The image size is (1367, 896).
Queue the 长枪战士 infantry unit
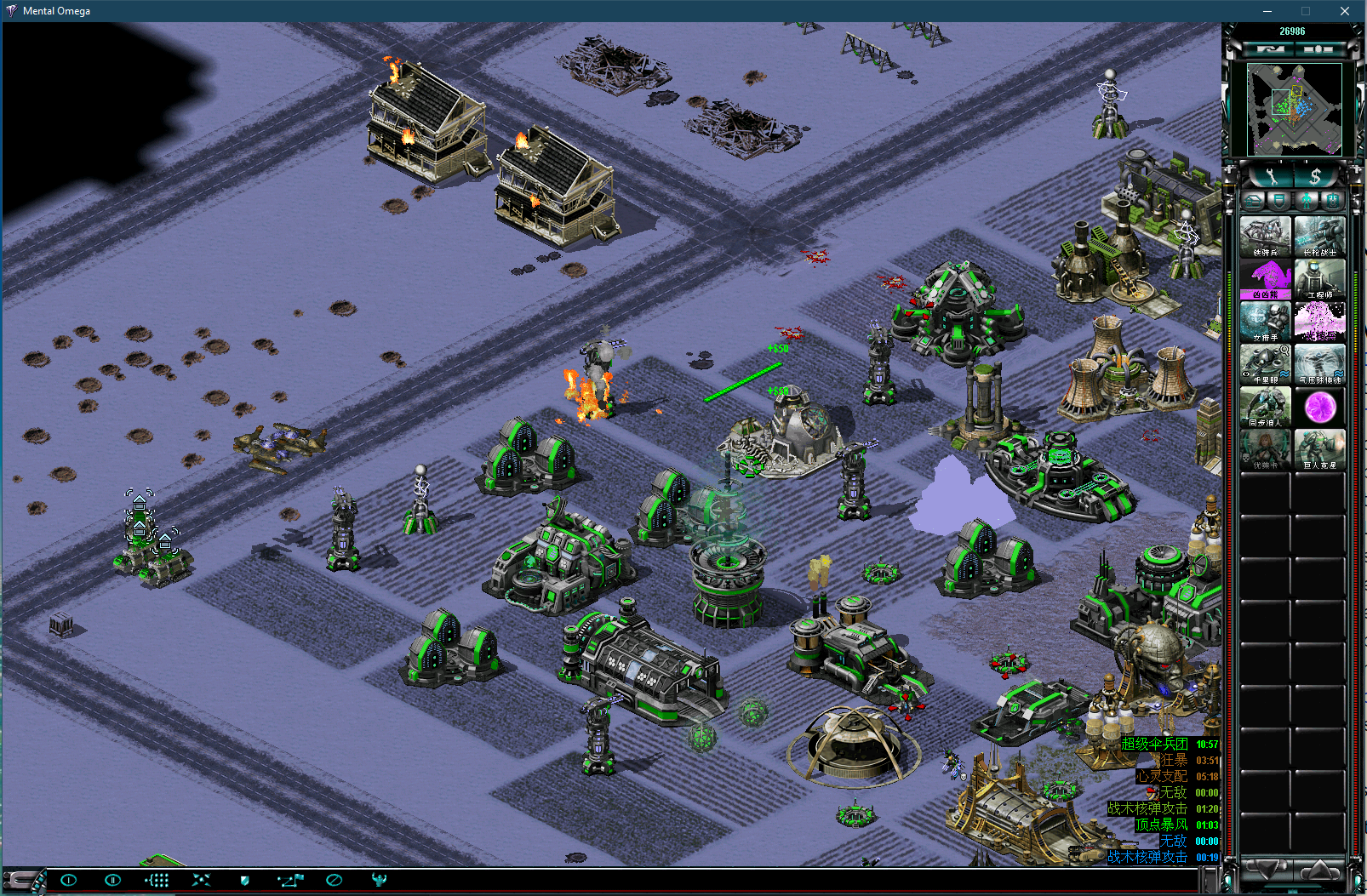coord(1319,236)
